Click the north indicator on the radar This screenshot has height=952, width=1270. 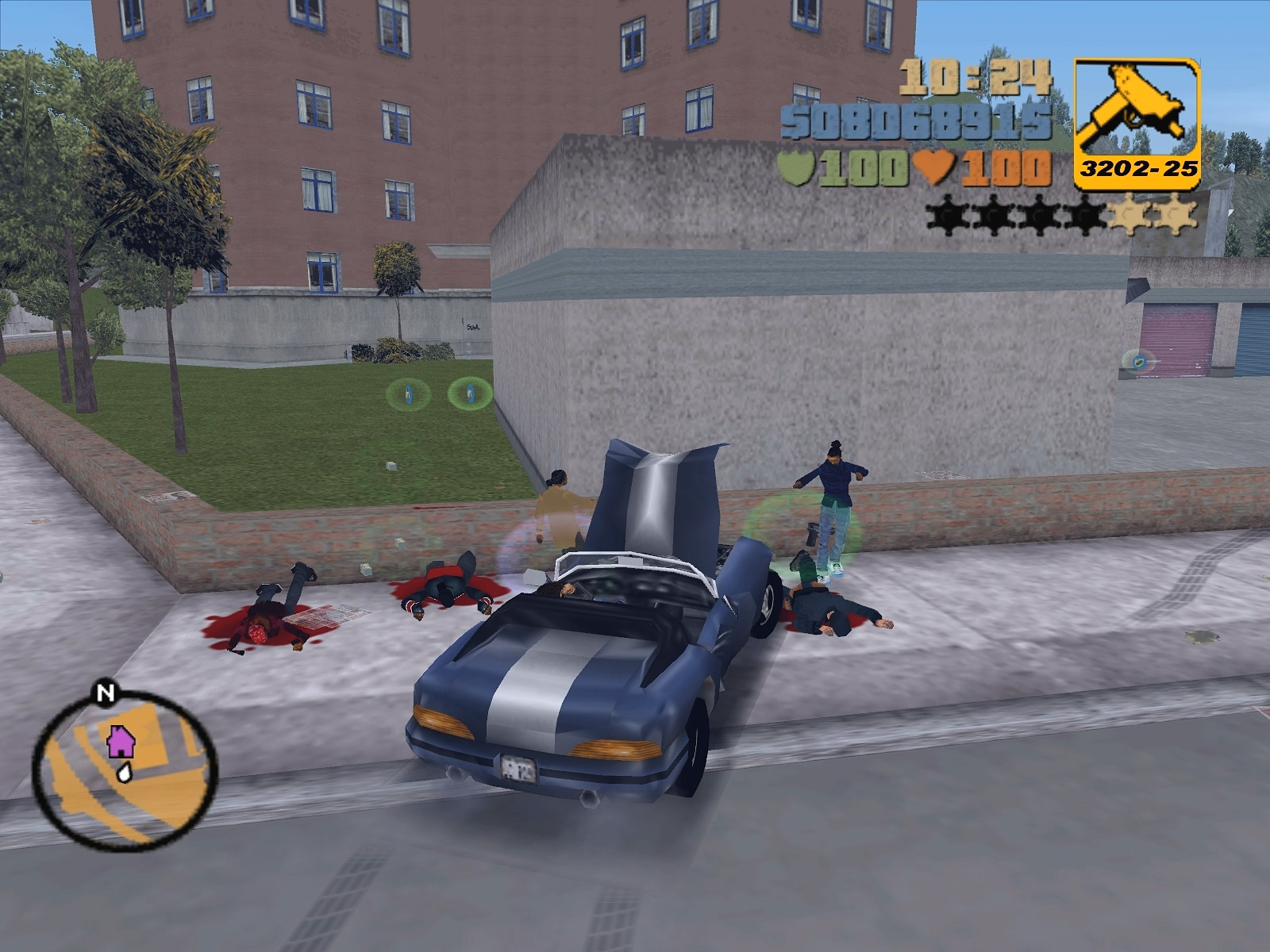click(x=105, y=693)
